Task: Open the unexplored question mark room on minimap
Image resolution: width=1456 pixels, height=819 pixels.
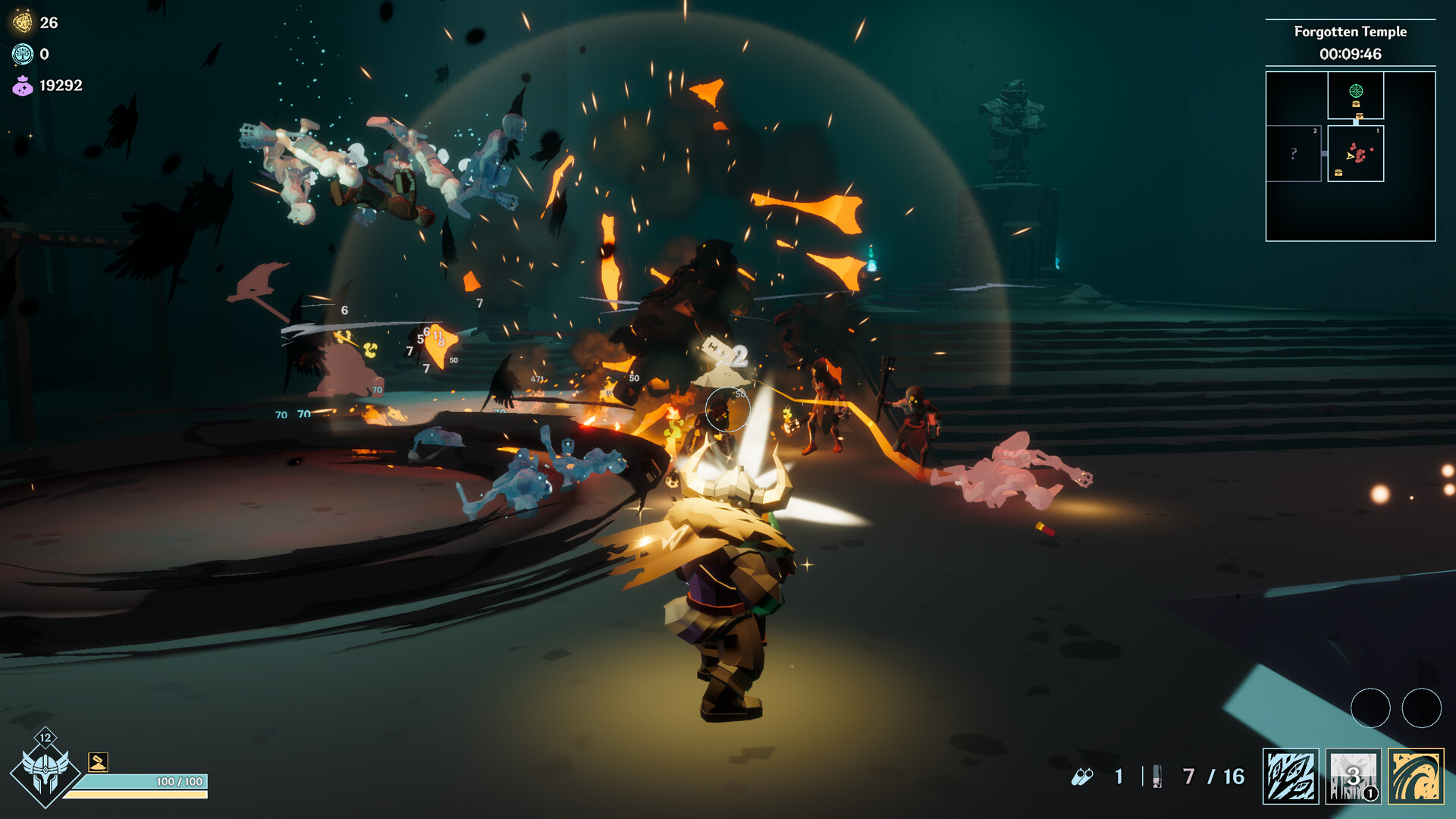Action: [x=1294, y=153]
